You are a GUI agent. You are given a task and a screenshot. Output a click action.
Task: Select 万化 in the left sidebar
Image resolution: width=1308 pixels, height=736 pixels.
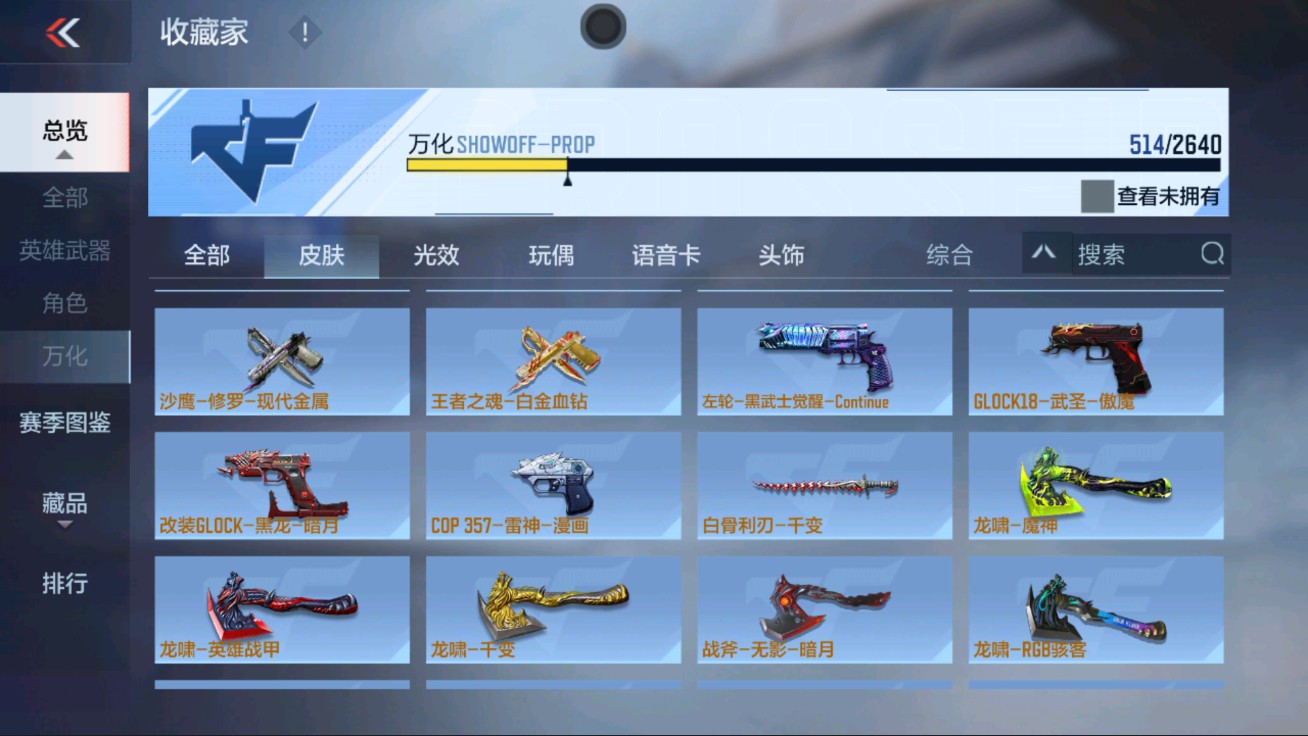click(65, 357)
